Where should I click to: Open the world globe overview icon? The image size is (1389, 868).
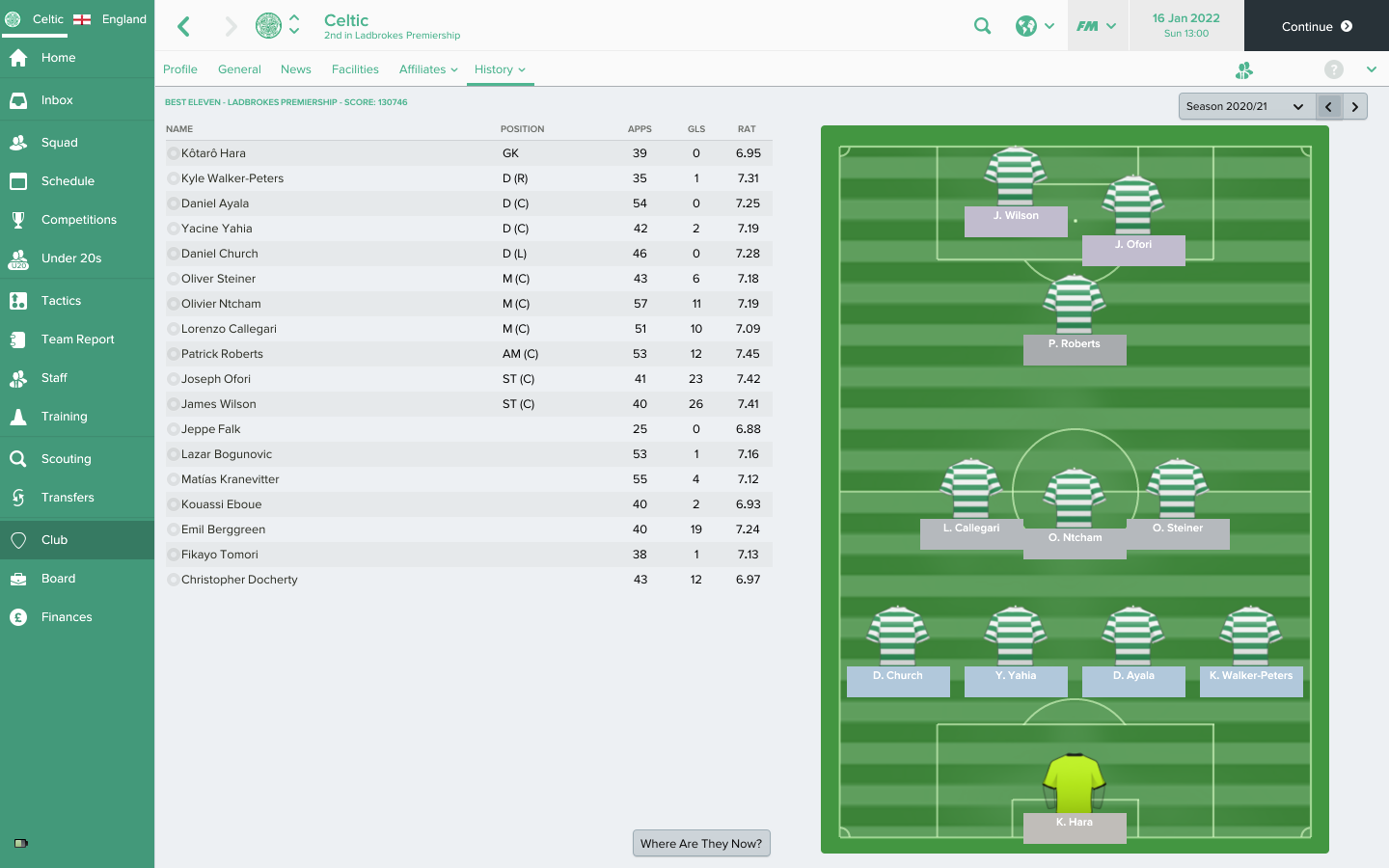1028,26
